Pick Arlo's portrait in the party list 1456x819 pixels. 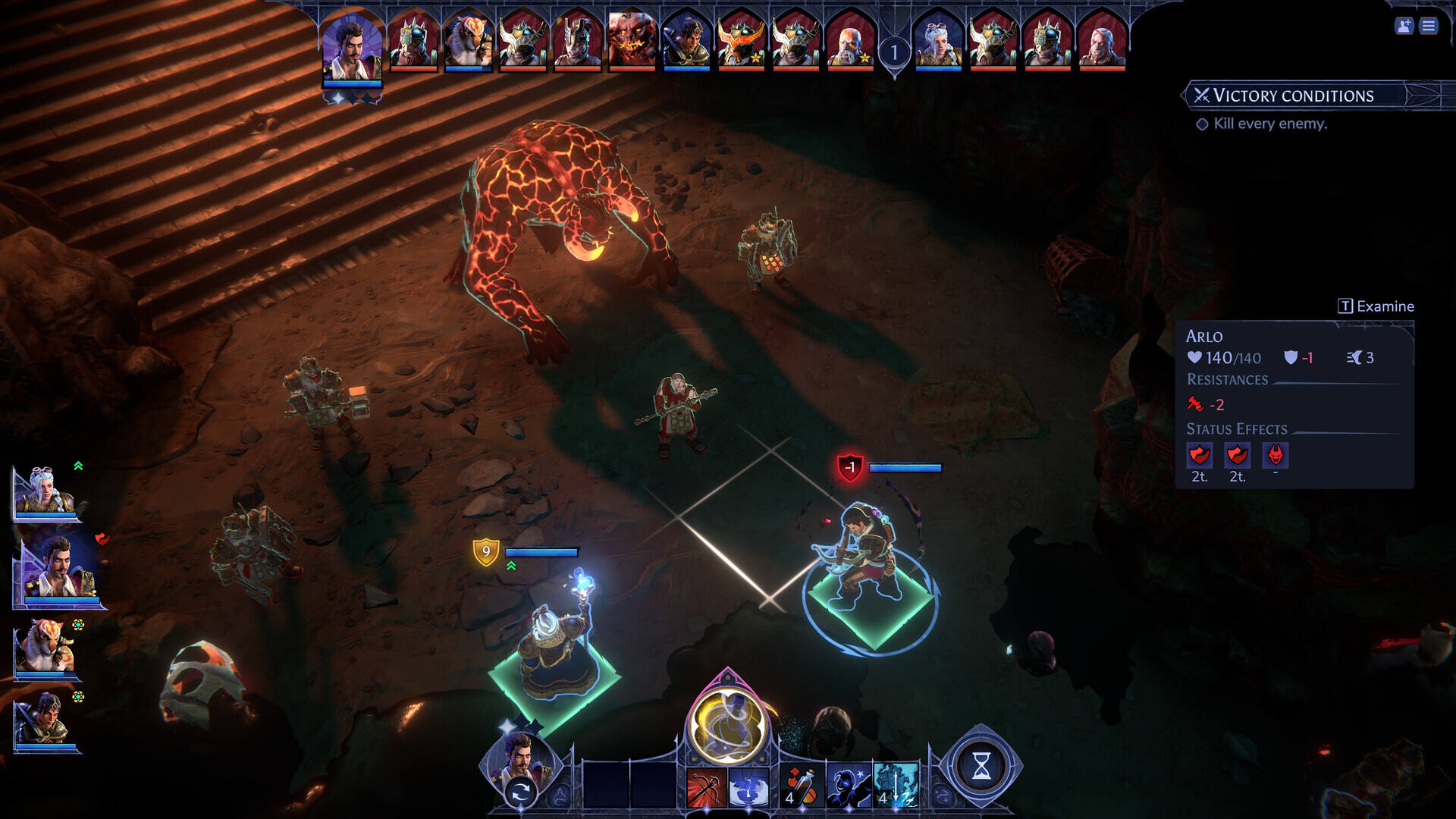tap(57, 567)
